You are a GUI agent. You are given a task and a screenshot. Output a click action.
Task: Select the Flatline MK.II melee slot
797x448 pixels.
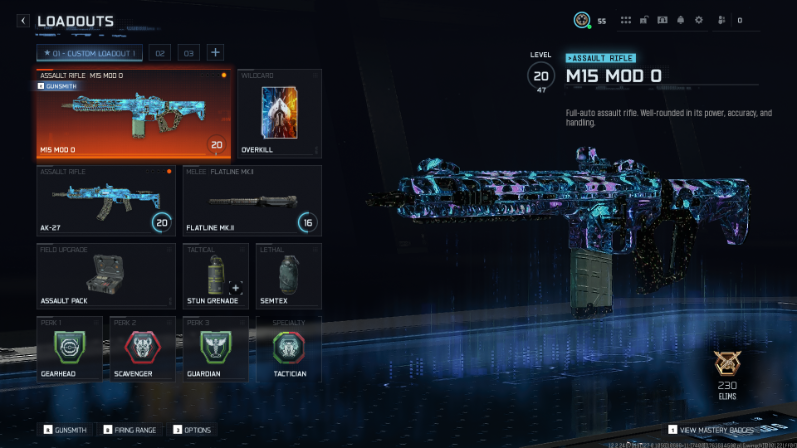click(252, 201)
